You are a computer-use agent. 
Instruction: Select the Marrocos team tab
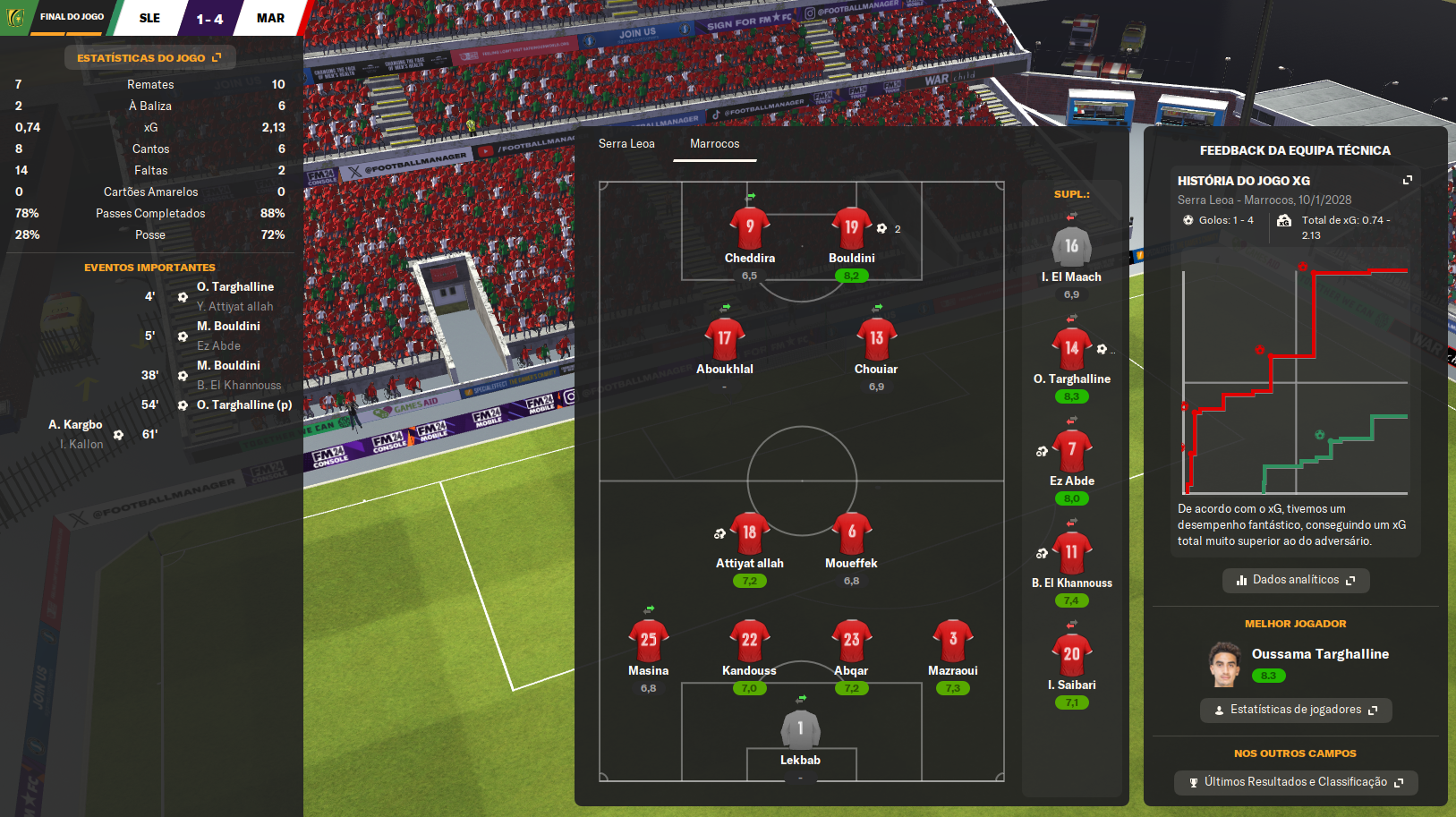(x=714, y=143)
